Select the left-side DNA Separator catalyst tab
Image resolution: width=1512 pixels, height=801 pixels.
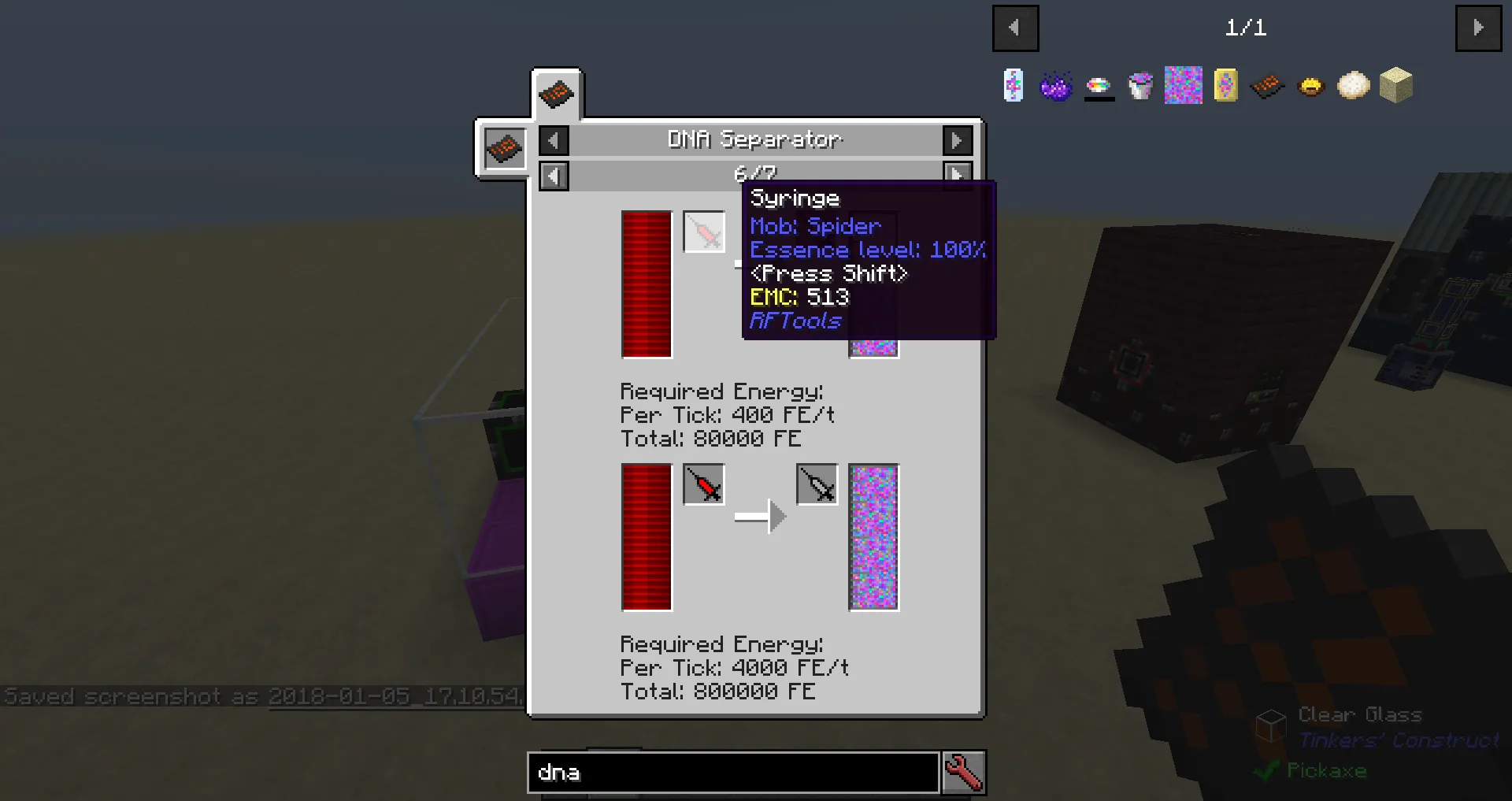[504, 148]
